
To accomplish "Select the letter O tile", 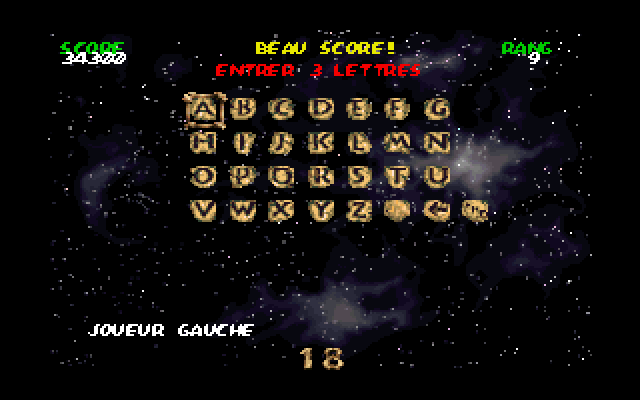I will pyautogui.click(x=205, y=177).
